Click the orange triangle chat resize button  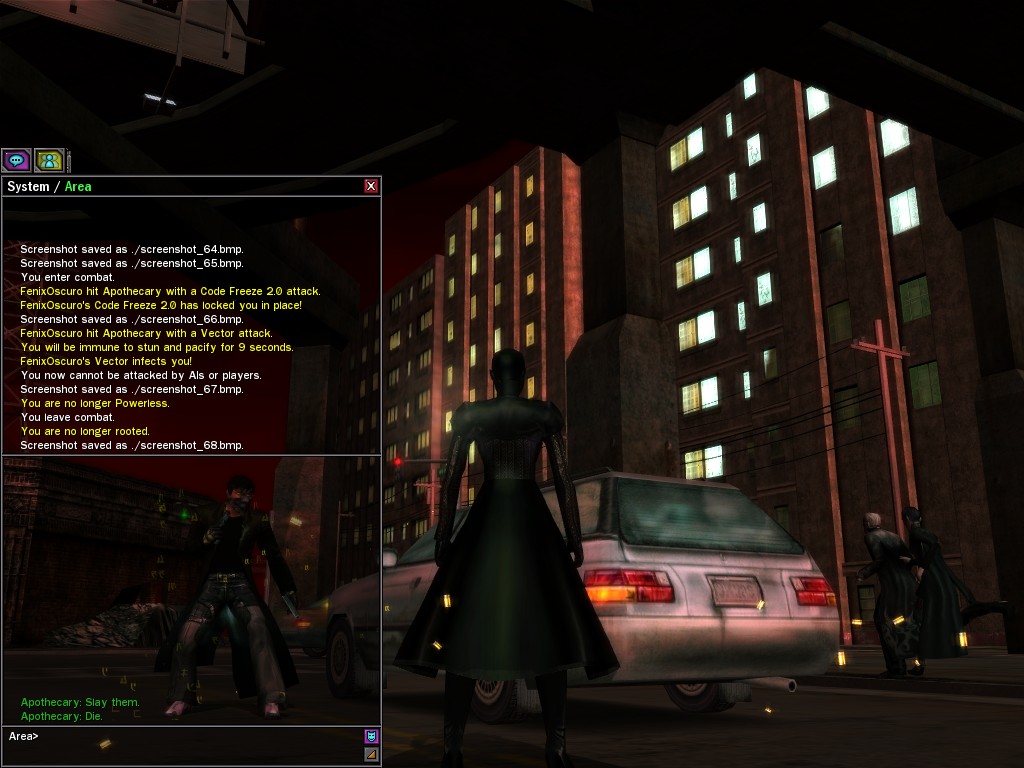tap(371, 754)
